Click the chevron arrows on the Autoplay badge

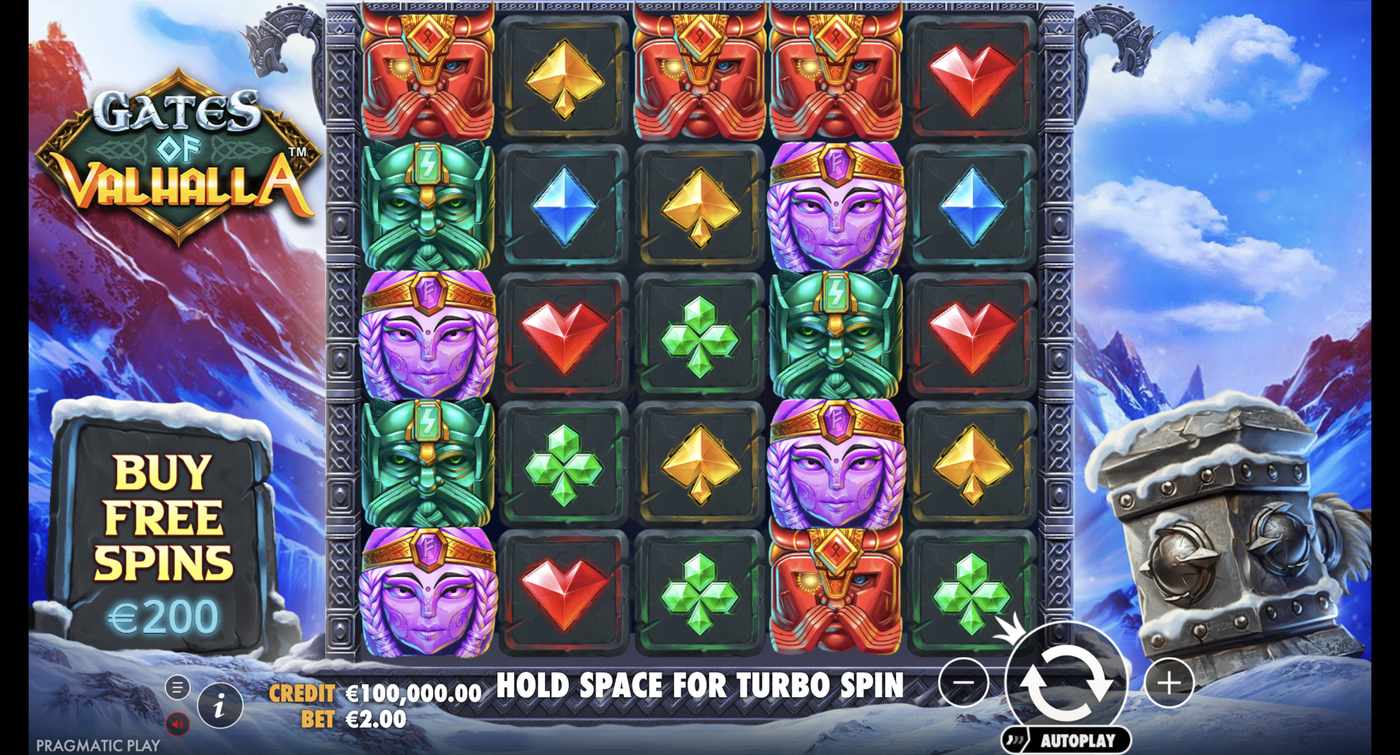click(x=1013, y=738)
